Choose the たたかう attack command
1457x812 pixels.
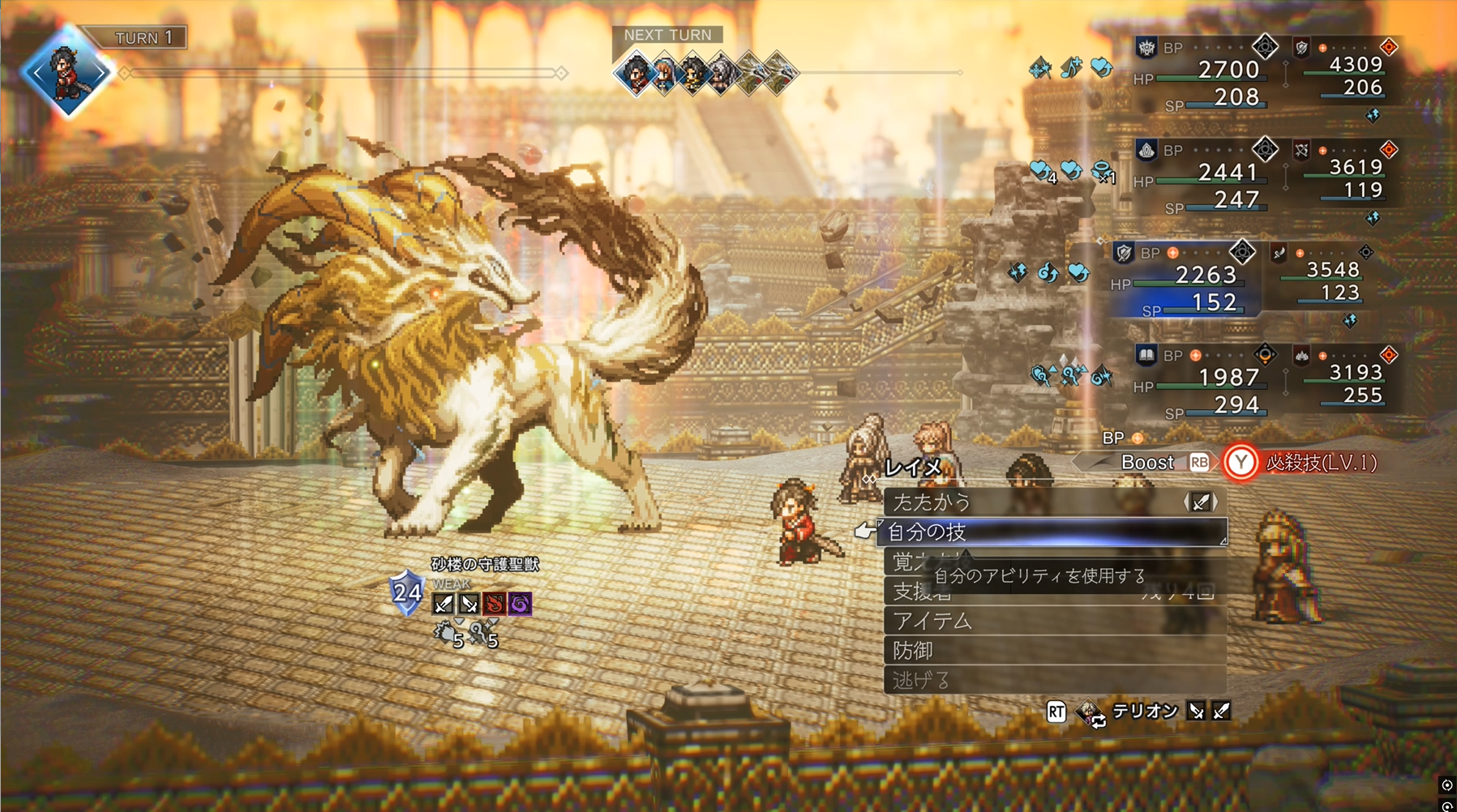pyautogui.click(x=932, y=502)
